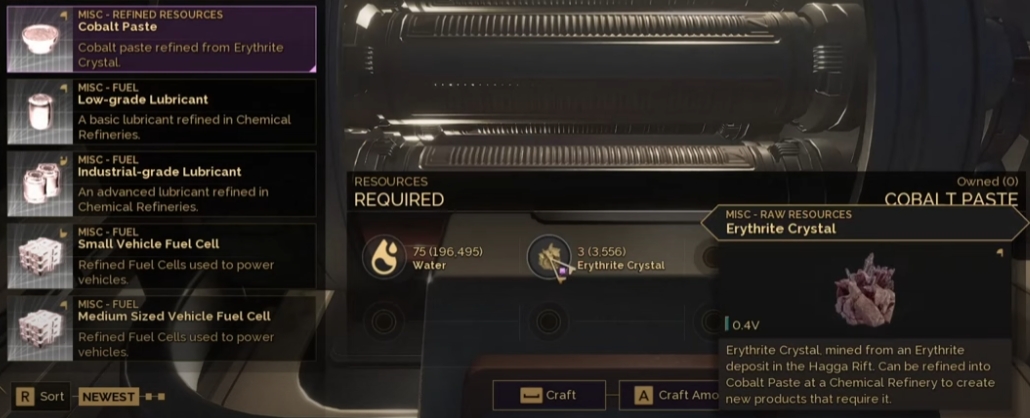Pick the Small Vehicle Fuel Cell recipe
This screenshot has height=418, width=1030.
click(x=162, y=255)
